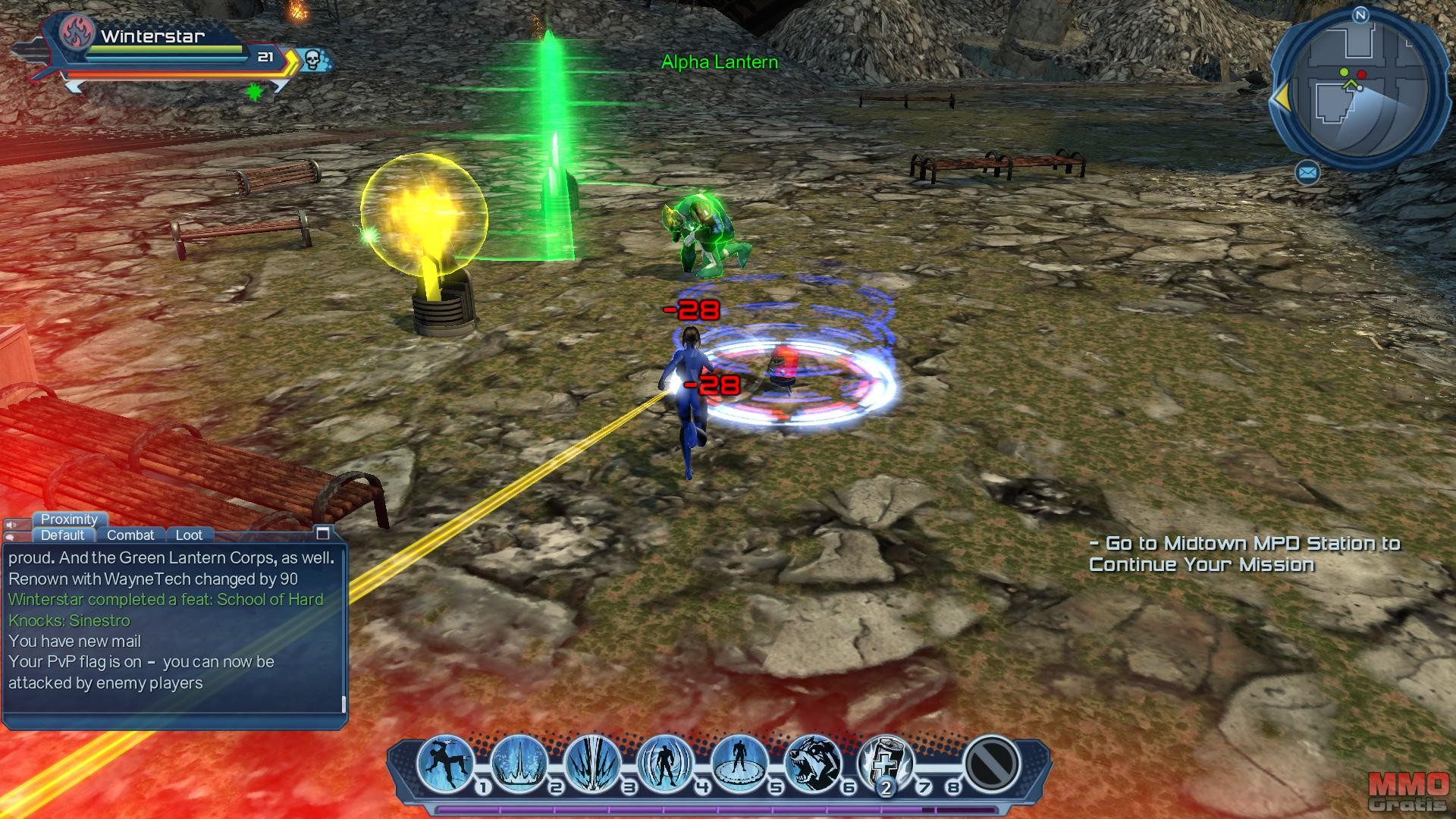Viewport: 1456px width, 819px height.
Task: Open the new mail envelope icon
Action: point(1307,174)
